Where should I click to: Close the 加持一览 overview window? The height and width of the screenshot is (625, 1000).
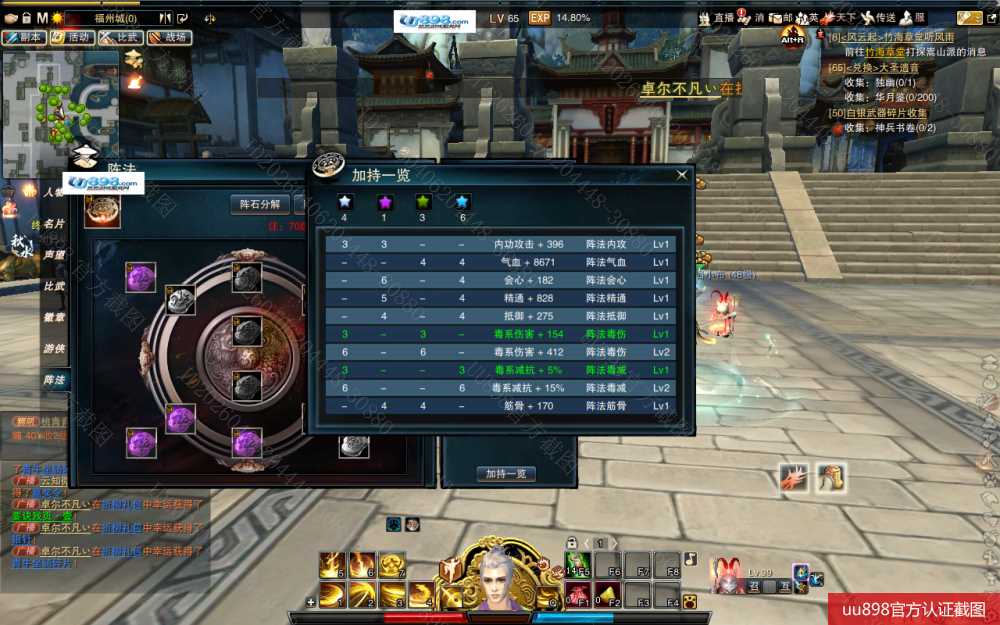tap(682, 175)
